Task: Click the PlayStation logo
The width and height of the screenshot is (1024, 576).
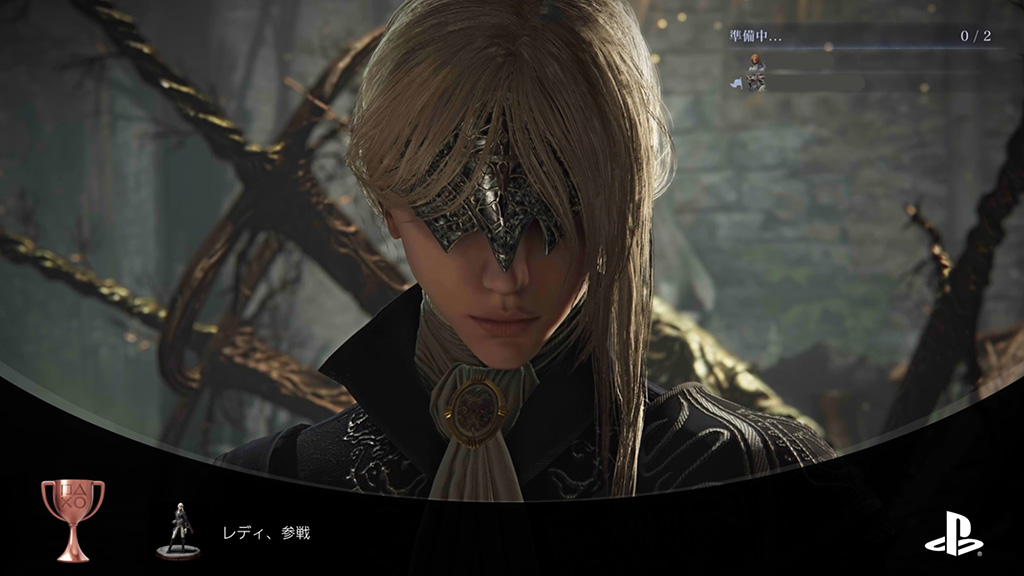Action: click(953, 533)
